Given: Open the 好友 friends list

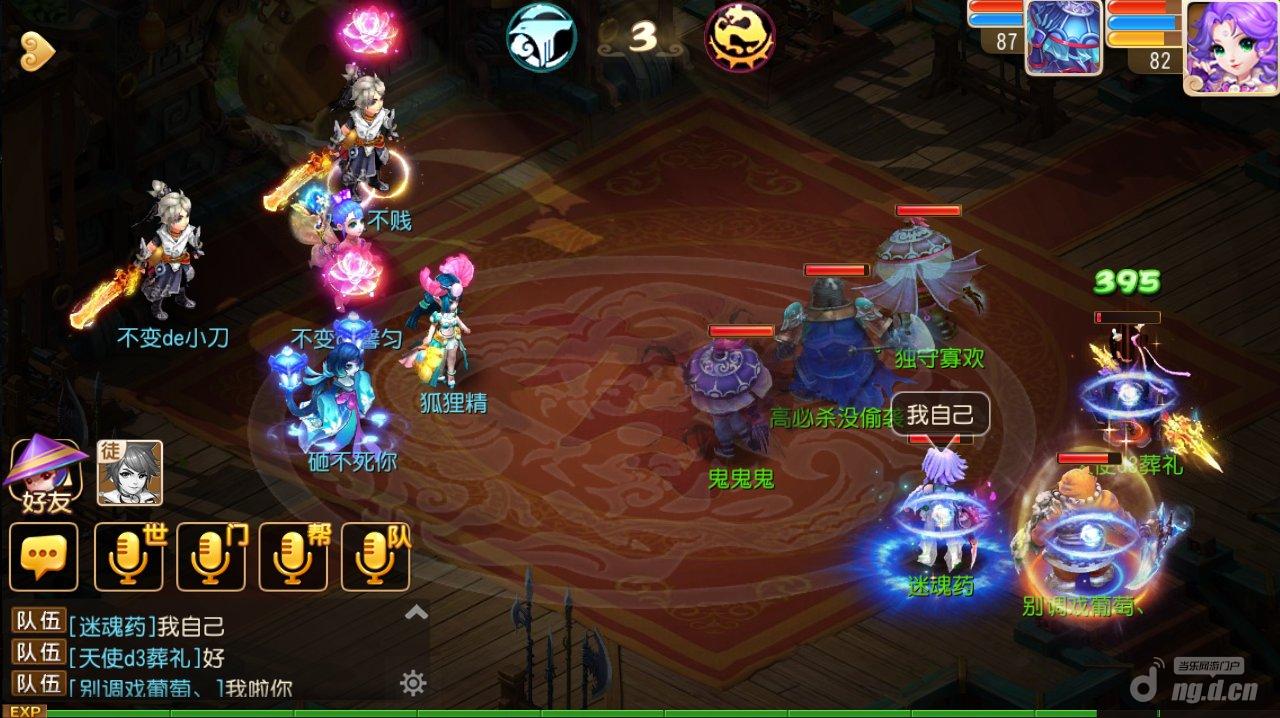Looking at the screenshot, I should tap(44, 472).
